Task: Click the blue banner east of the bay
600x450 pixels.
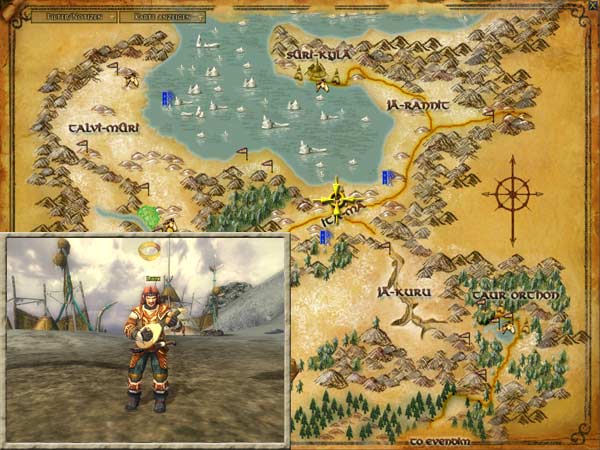Action: pos(386,177)
